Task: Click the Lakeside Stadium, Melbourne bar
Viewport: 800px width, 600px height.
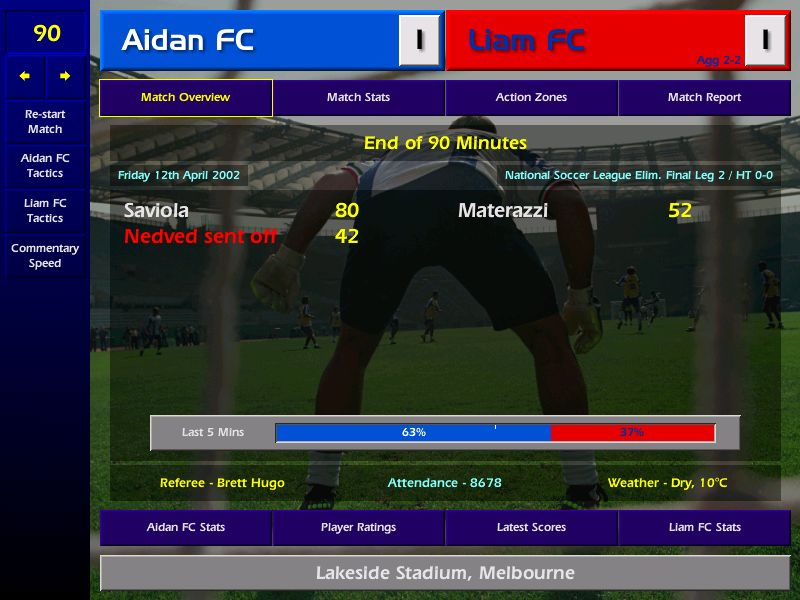Action: click(445, 573)
